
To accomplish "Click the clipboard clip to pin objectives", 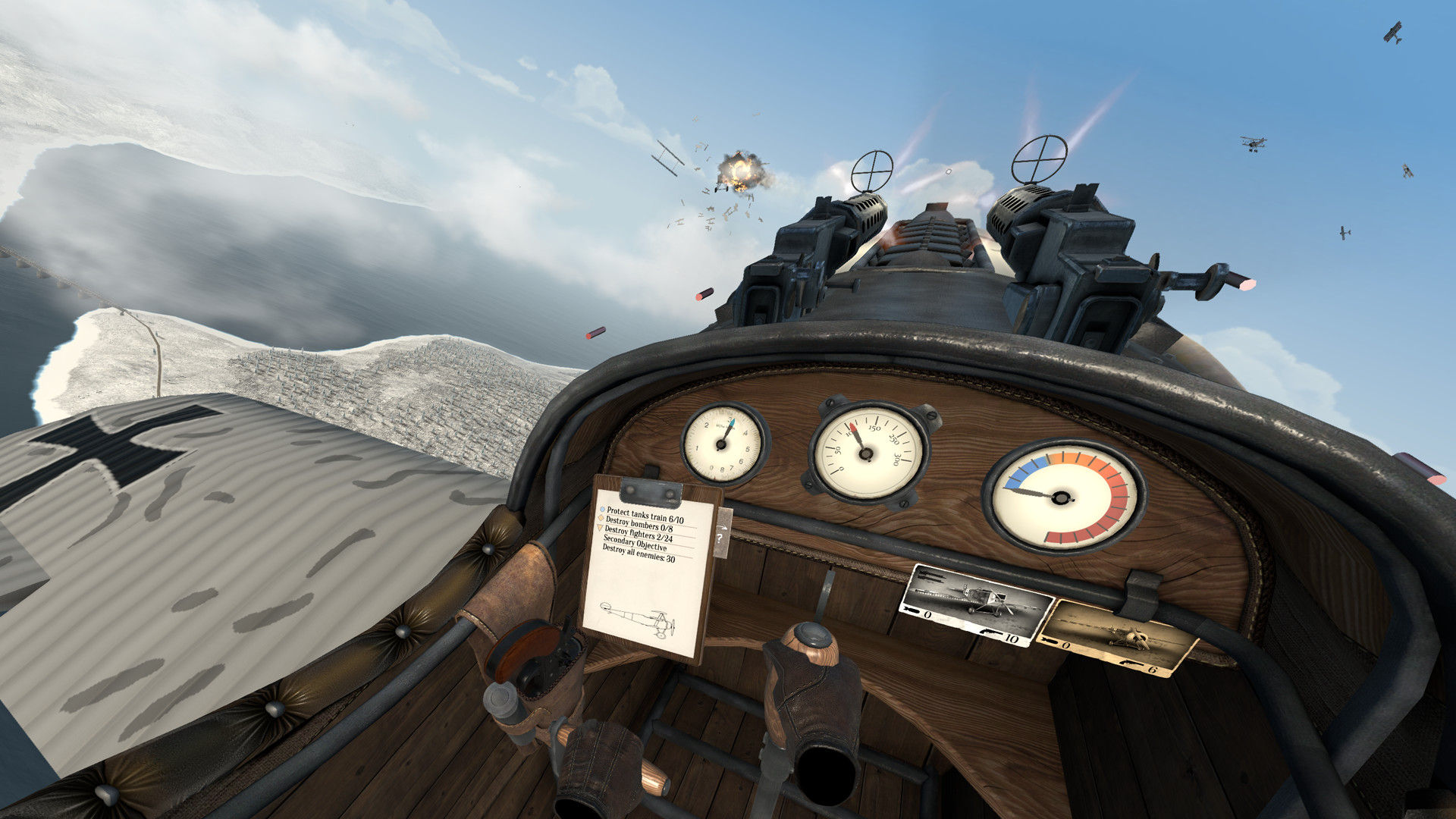I will tap(651, 491).
